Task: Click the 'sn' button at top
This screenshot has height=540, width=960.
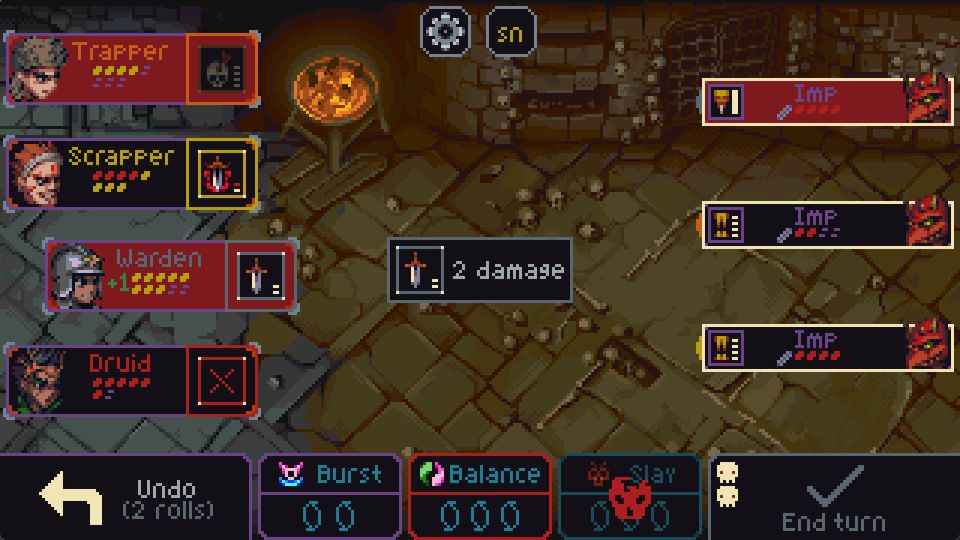Action: 510,31
